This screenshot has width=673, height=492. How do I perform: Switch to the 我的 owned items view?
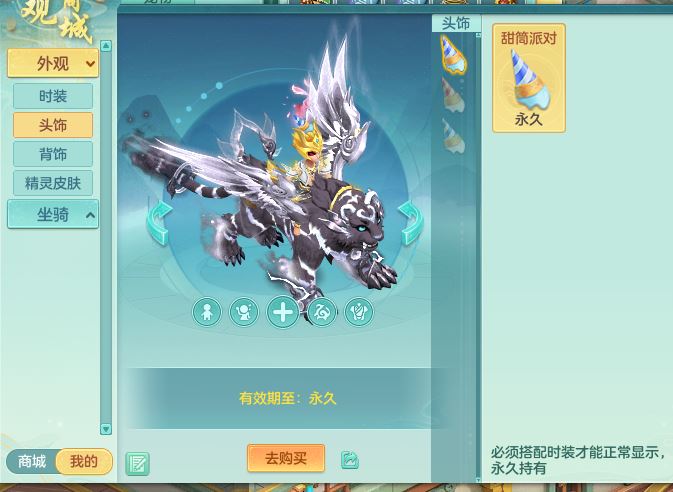tap(84, 461)
